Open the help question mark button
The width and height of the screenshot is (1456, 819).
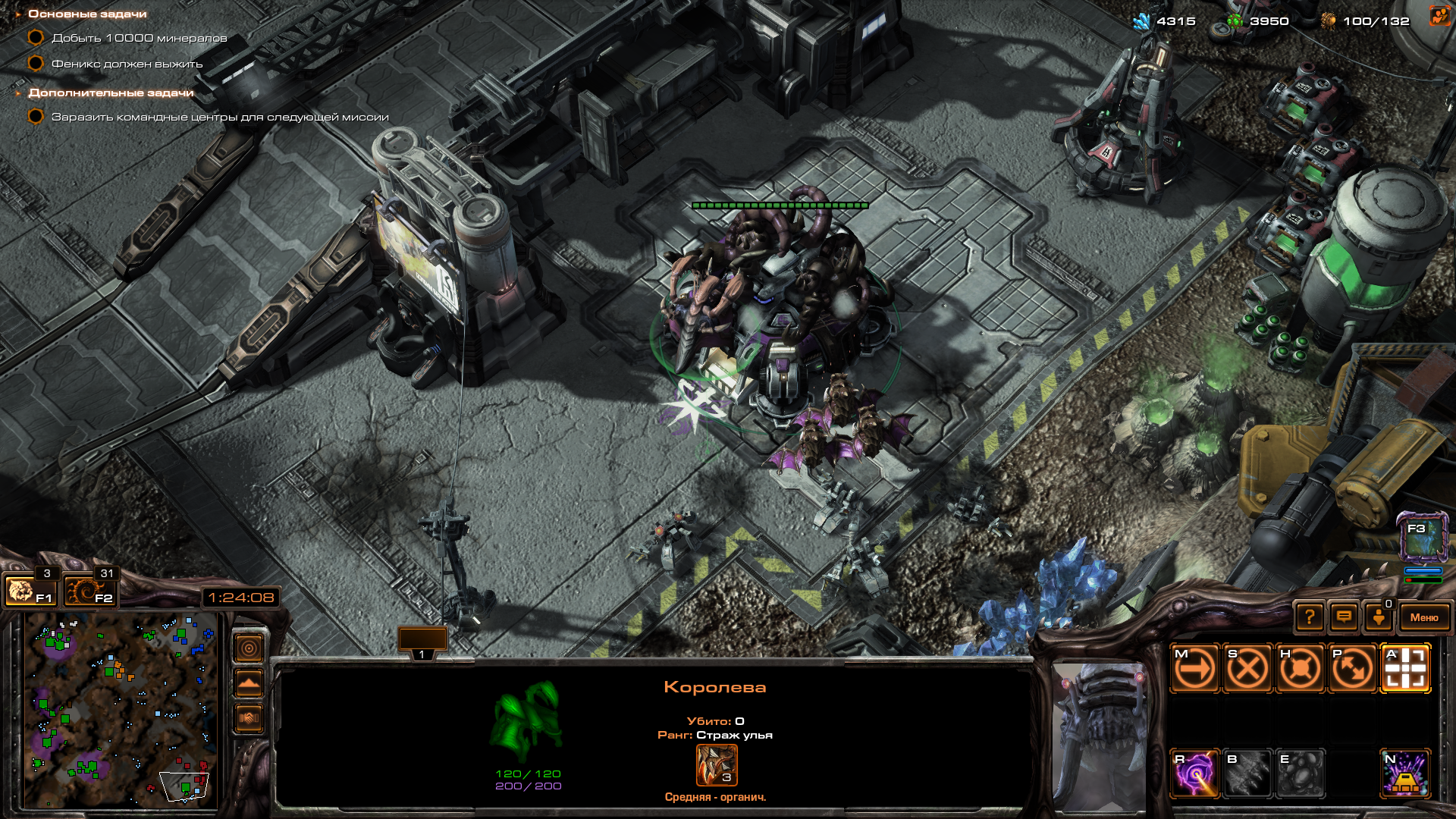(1310, 617)
